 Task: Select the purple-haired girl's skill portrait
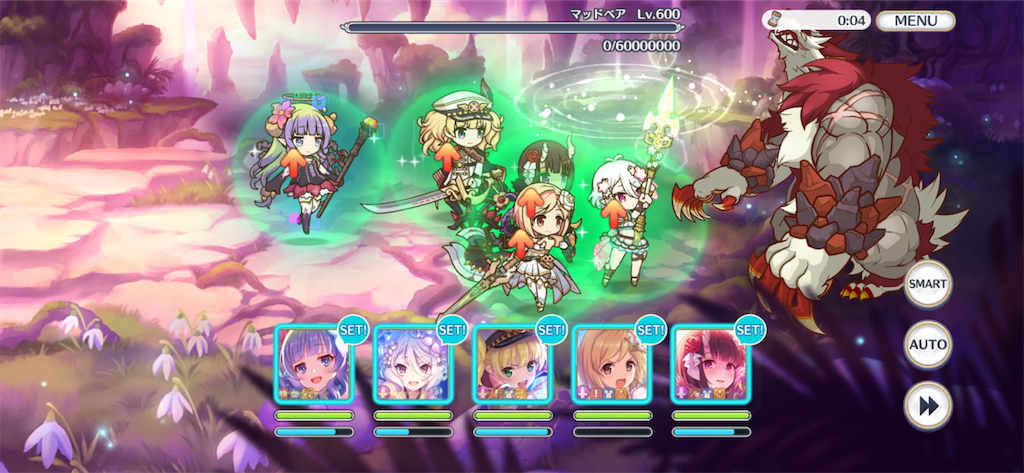pyautogui.click(x=313, y=364)
